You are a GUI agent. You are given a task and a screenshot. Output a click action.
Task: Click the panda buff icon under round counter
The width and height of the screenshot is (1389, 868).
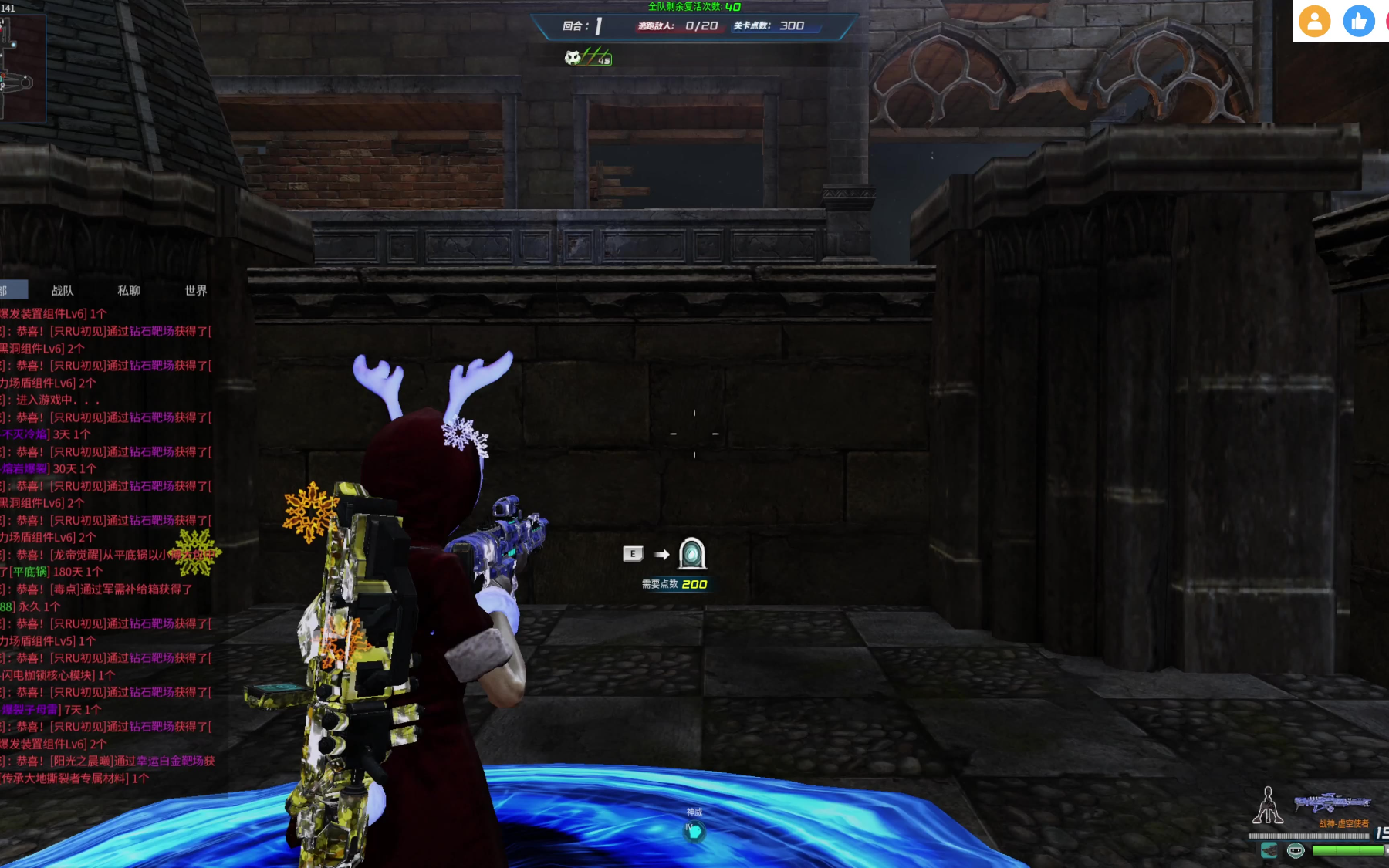[x=573, y=58]
